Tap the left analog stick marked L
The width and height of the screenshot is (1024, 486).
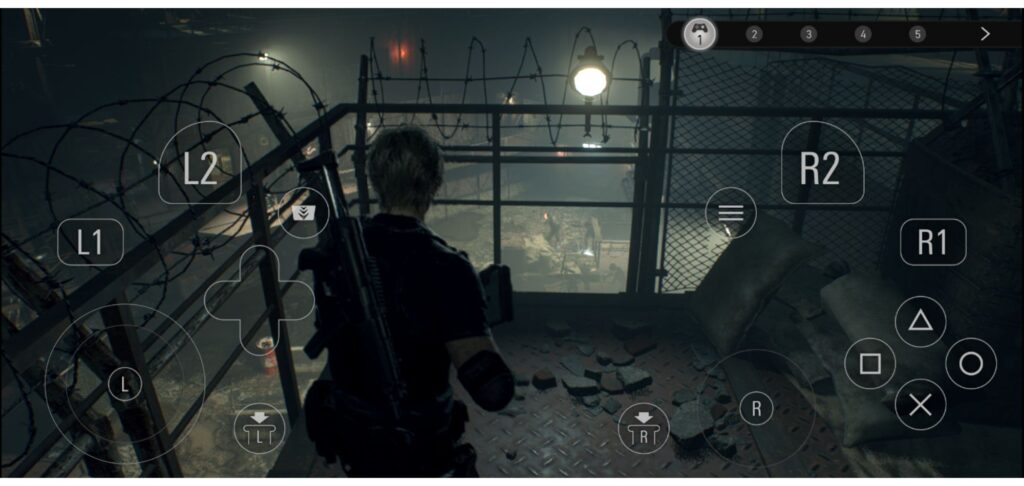coord(124,384)
